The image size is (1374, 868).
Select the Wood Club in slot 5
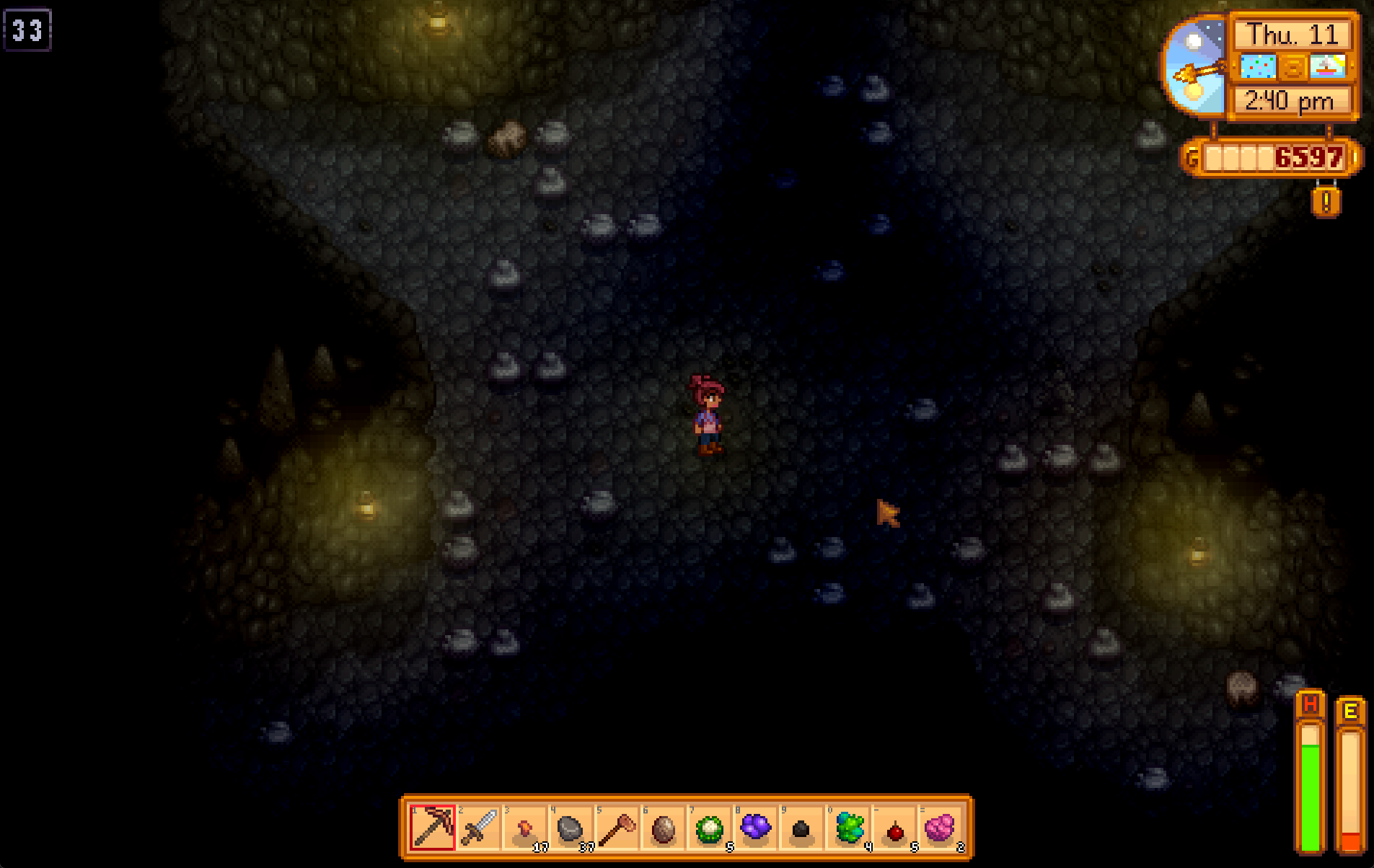pos(617,829)
